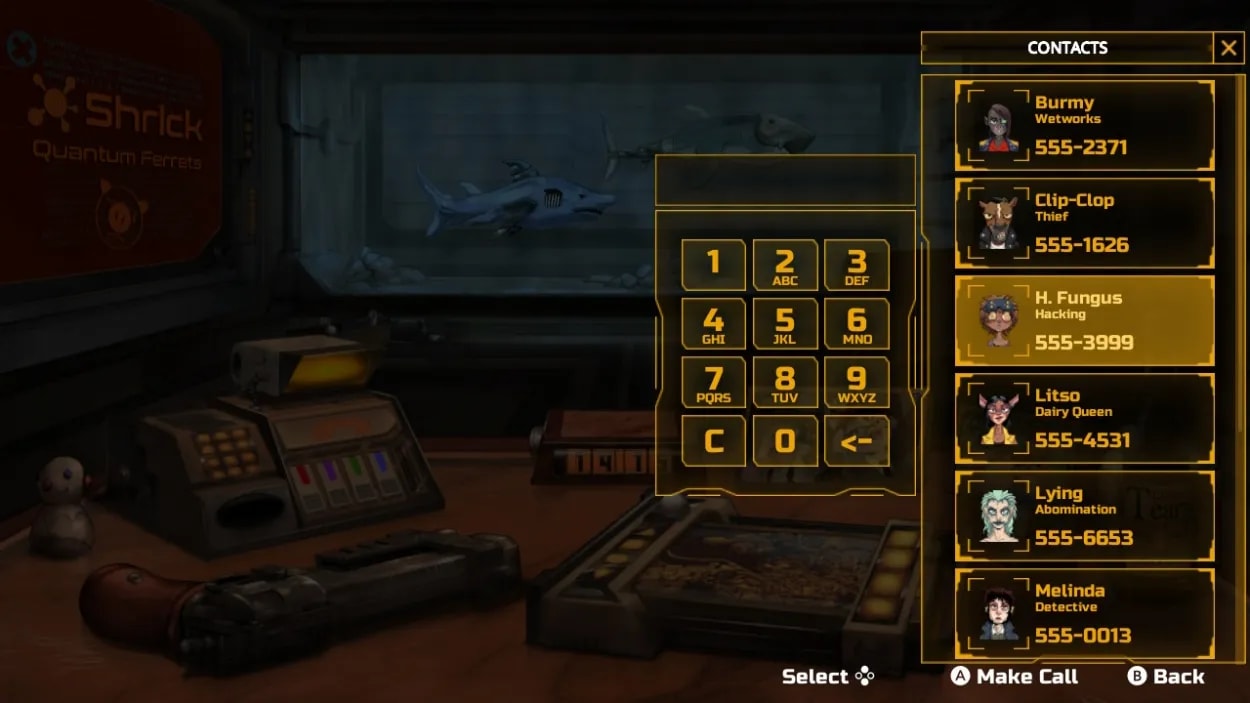Choose Clip-Clop the Thief contact
Screen dimensions: 1250x703
pos(1085,223)
